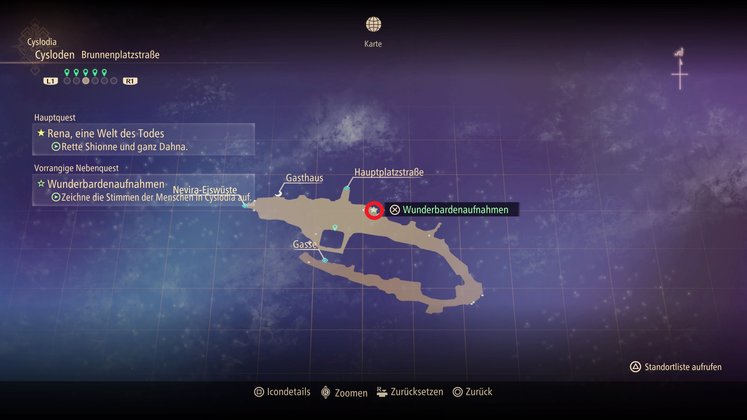The height and width of the screenshot is (420, 747).
Task: Choose the Hauptplatzstraße map label
Action: point(389,173)
